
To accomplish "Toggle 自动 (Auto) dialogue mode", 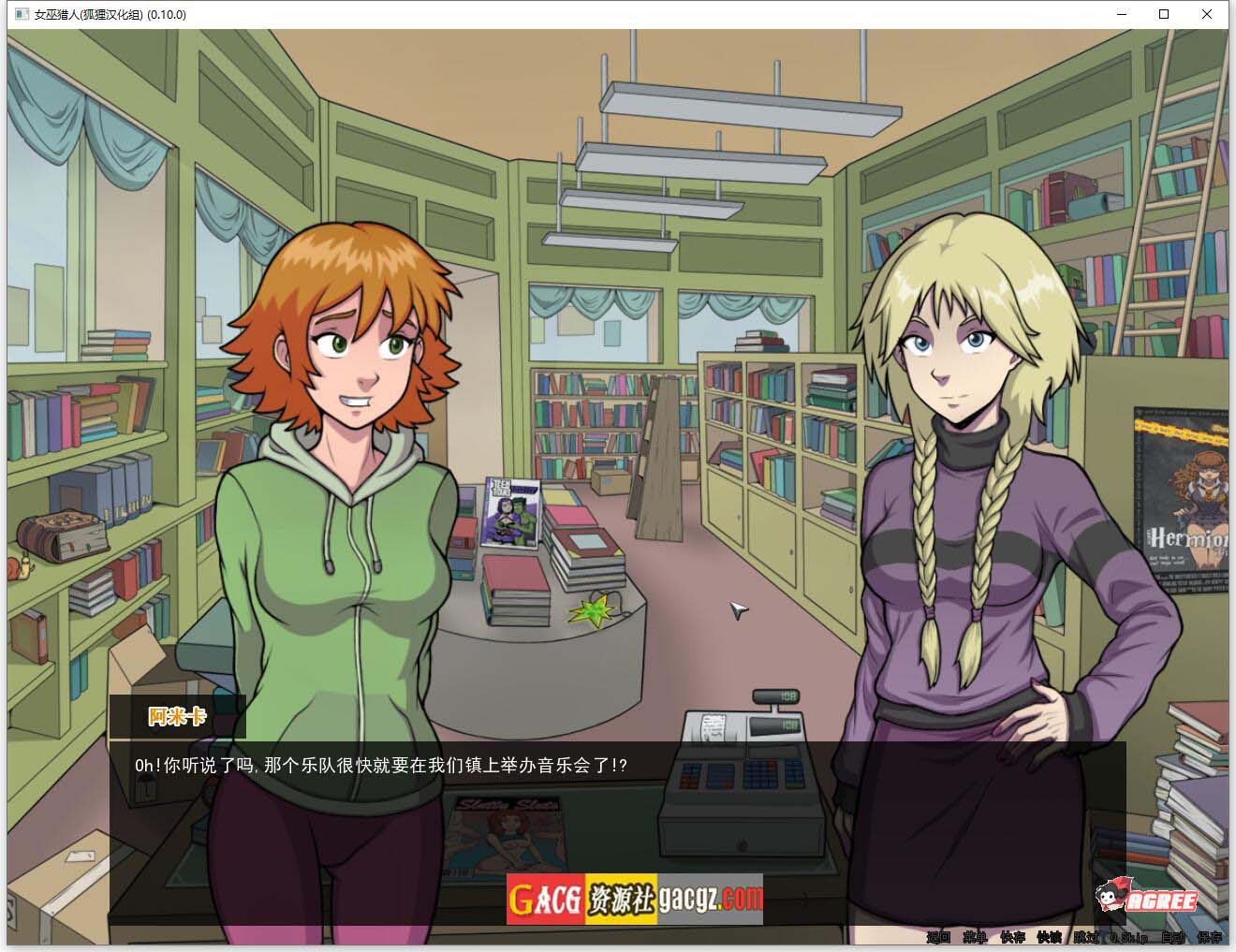I will [x=1172, y=937].
